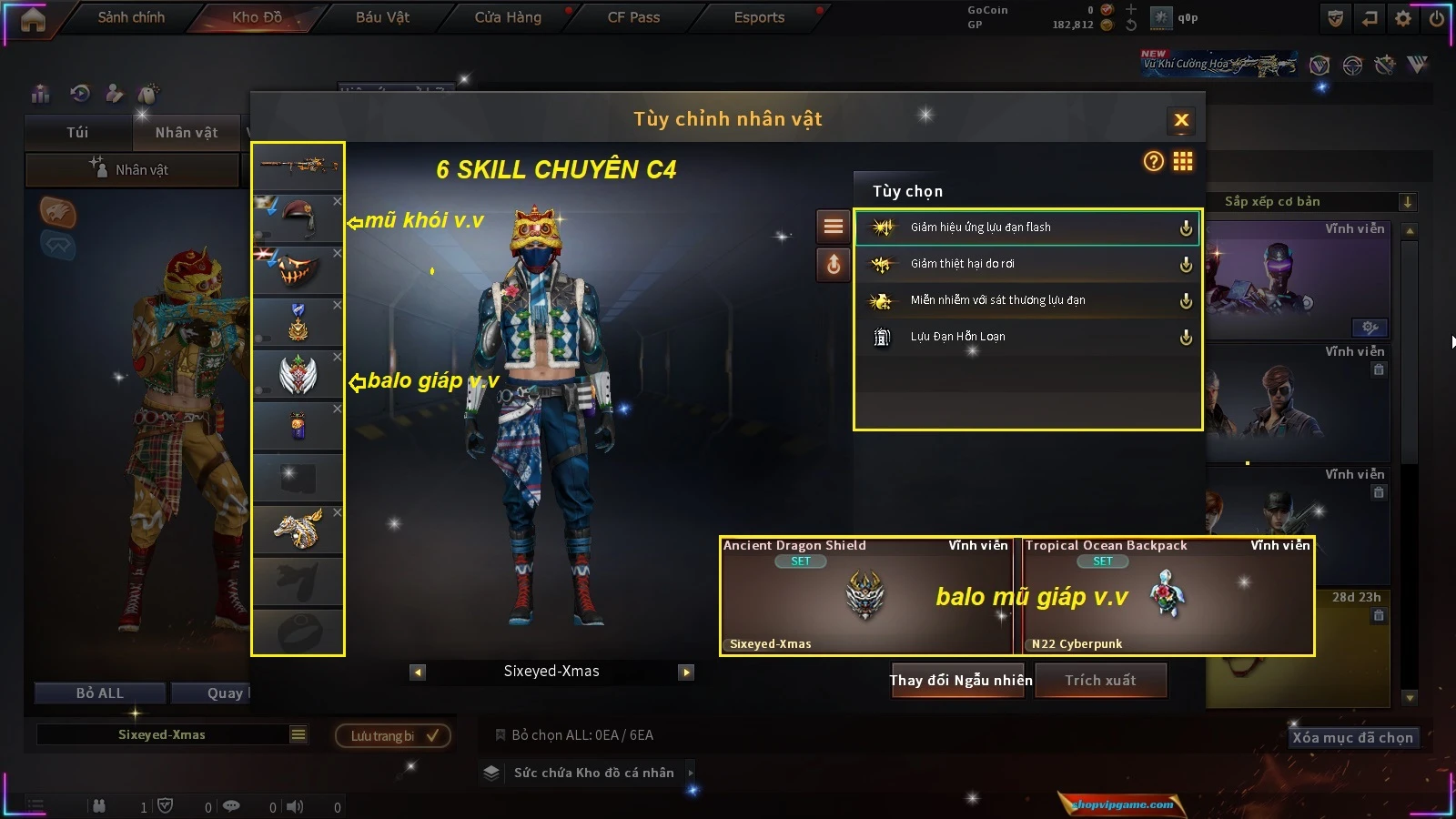Switch to the Báu Vật tab
Screen dimensions: 1456x819
pos(382,17)
